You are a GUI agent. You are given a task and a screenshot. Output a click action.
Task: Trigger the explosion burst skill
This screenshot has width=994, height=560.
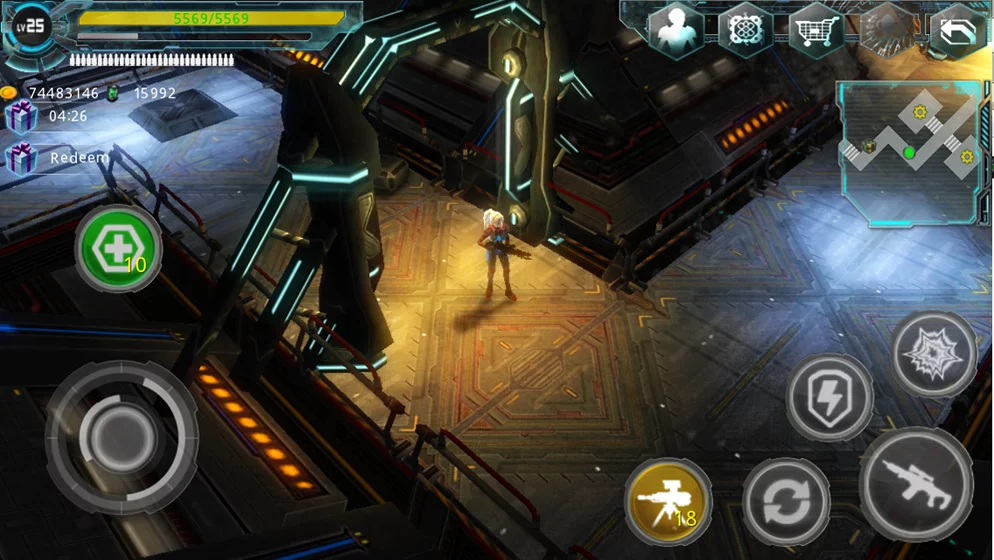tap(934, 355)
